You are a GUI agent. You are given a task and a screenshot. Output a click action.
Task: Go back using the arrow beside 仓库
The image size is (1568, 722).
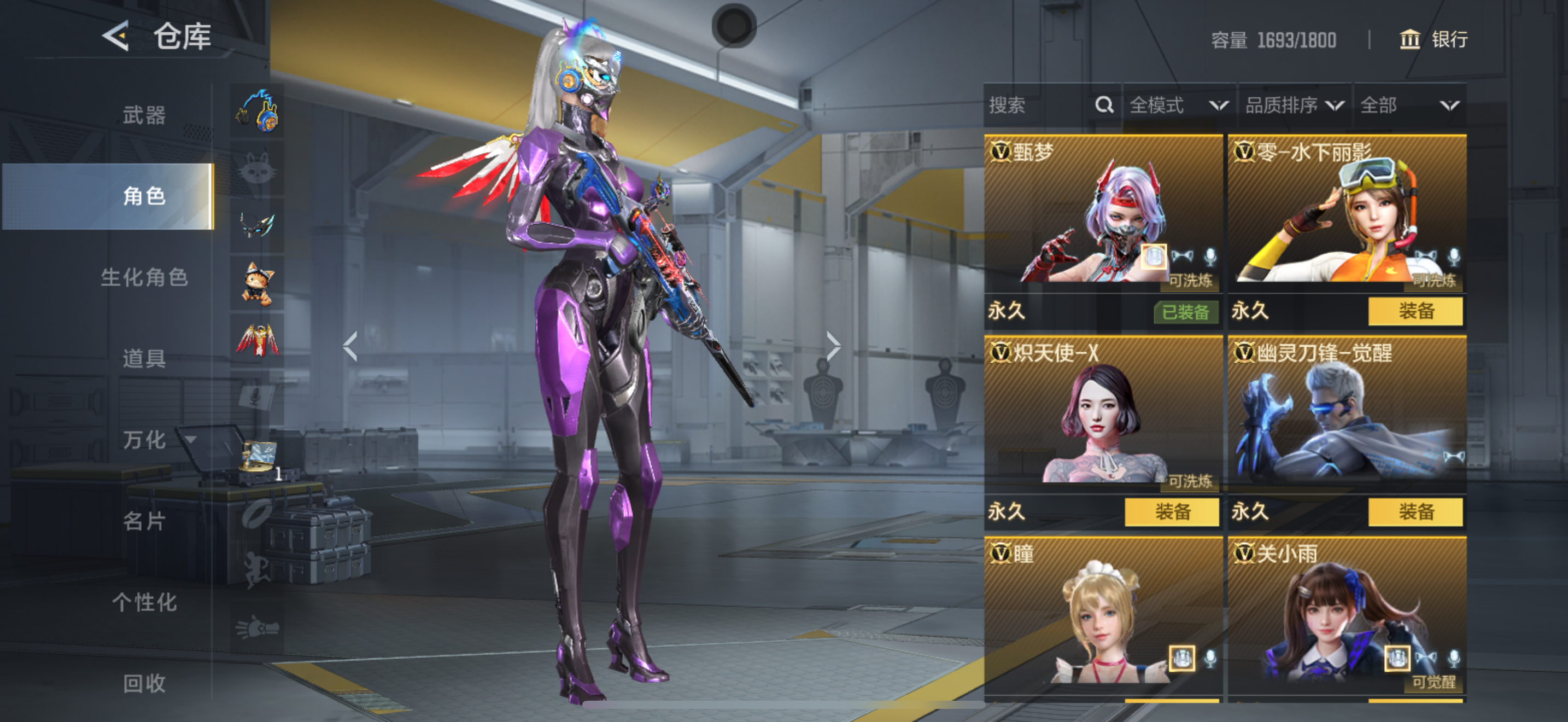pos(116,37)
